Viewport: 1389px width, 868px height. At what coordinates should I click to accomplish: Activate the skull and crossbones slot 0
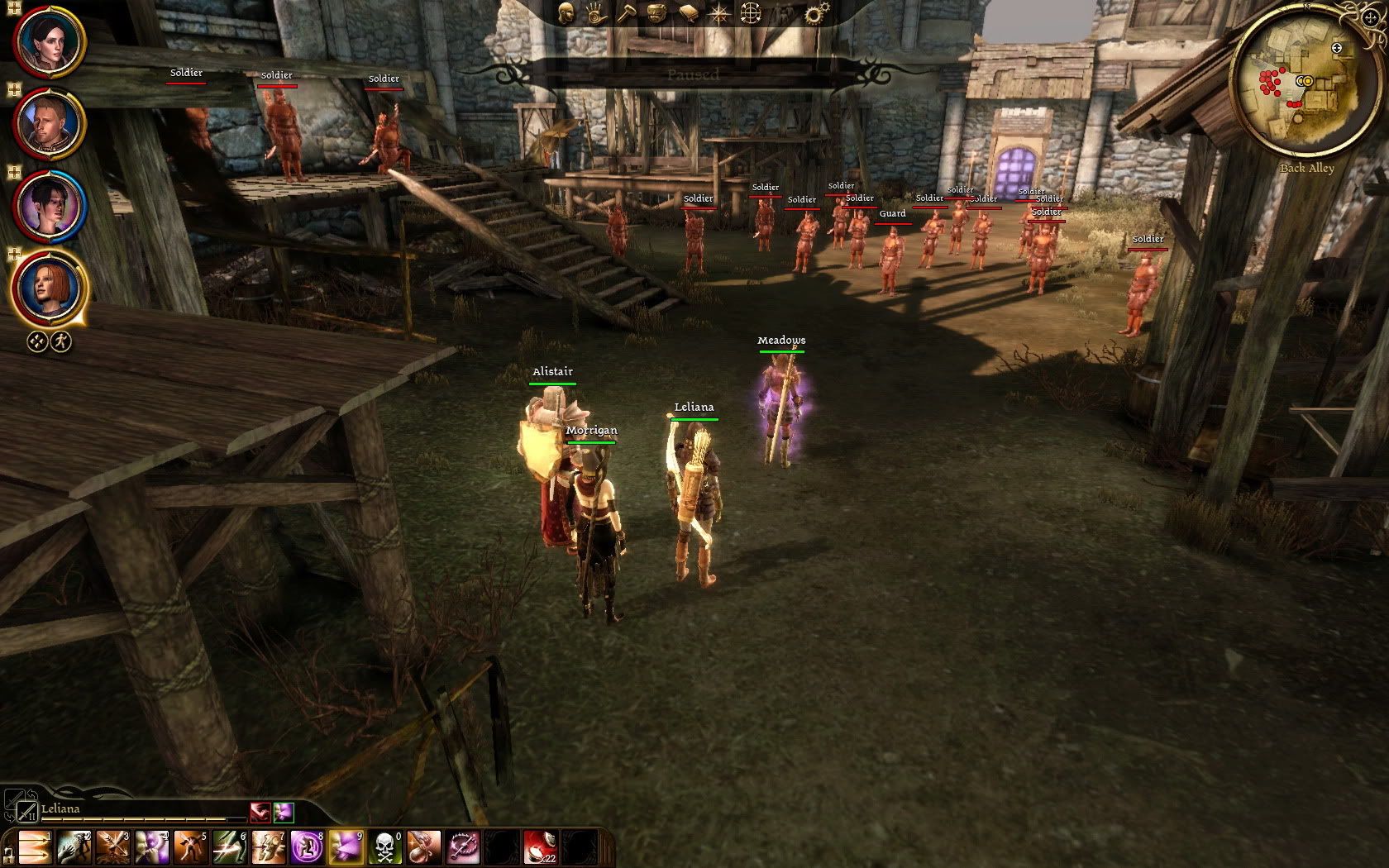384,847
